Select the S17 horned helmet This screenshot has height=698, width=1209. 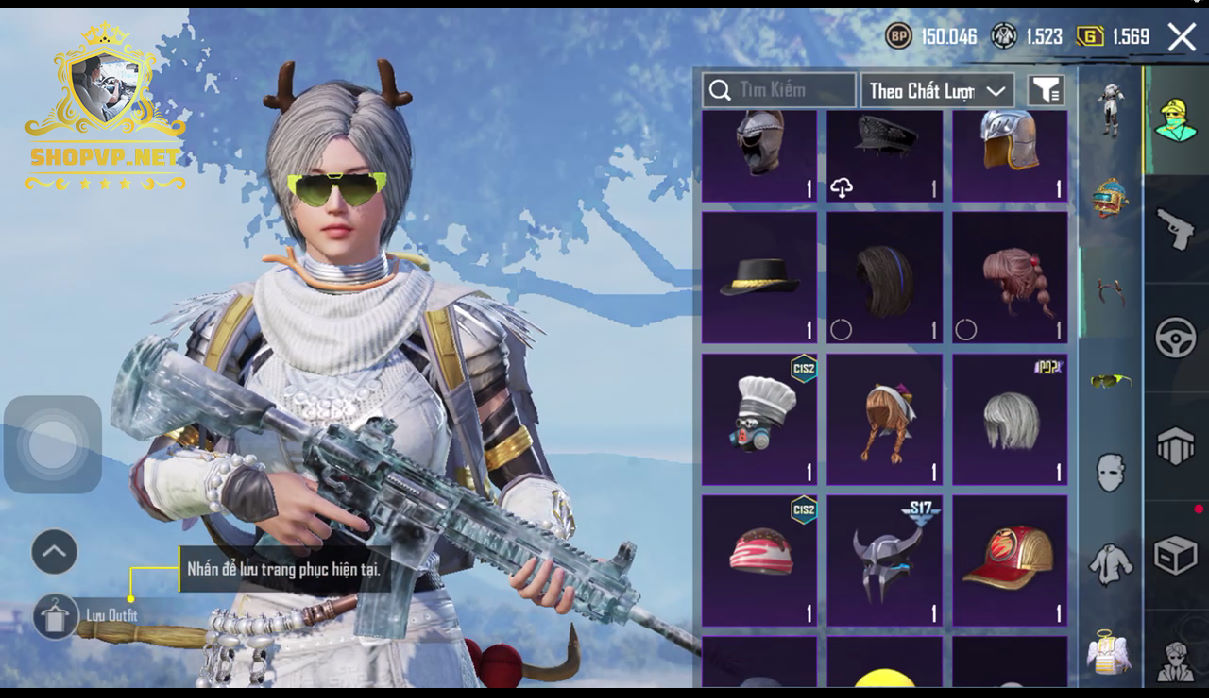click(x=884, y=561)
